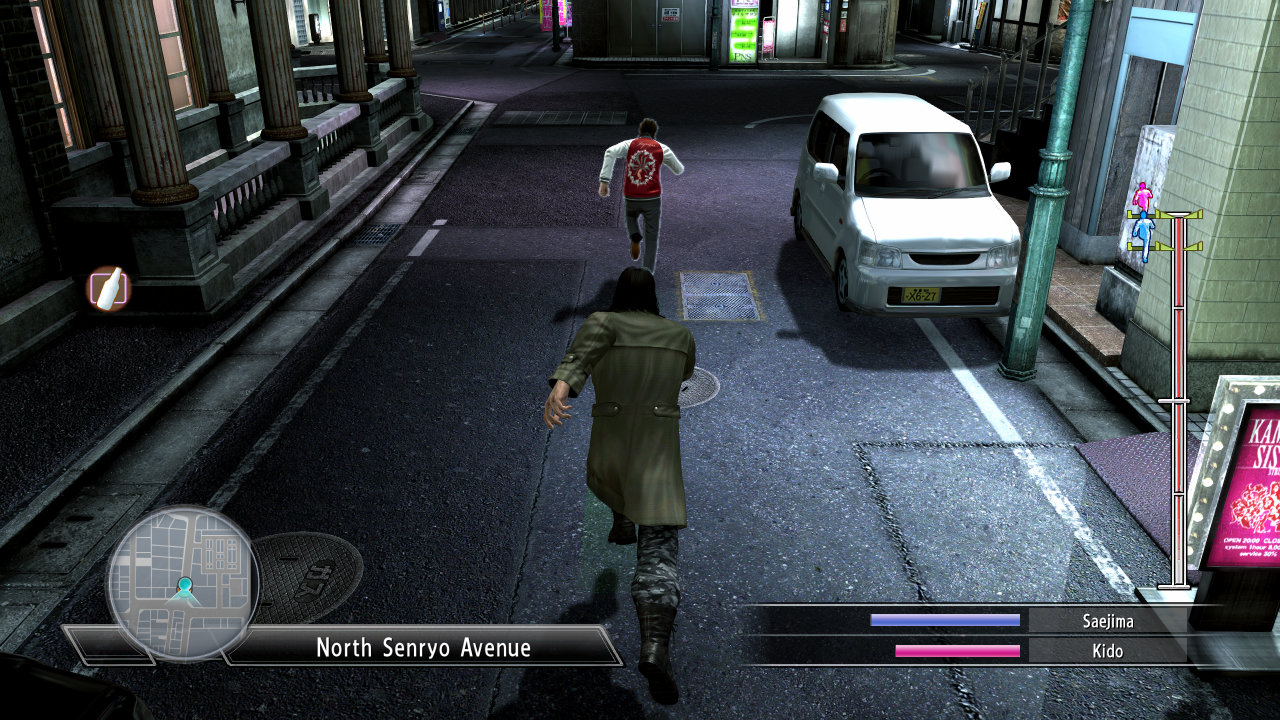
Task: Click the pink runner icon on chase gauge
Action: click(x=1142, y=197)
